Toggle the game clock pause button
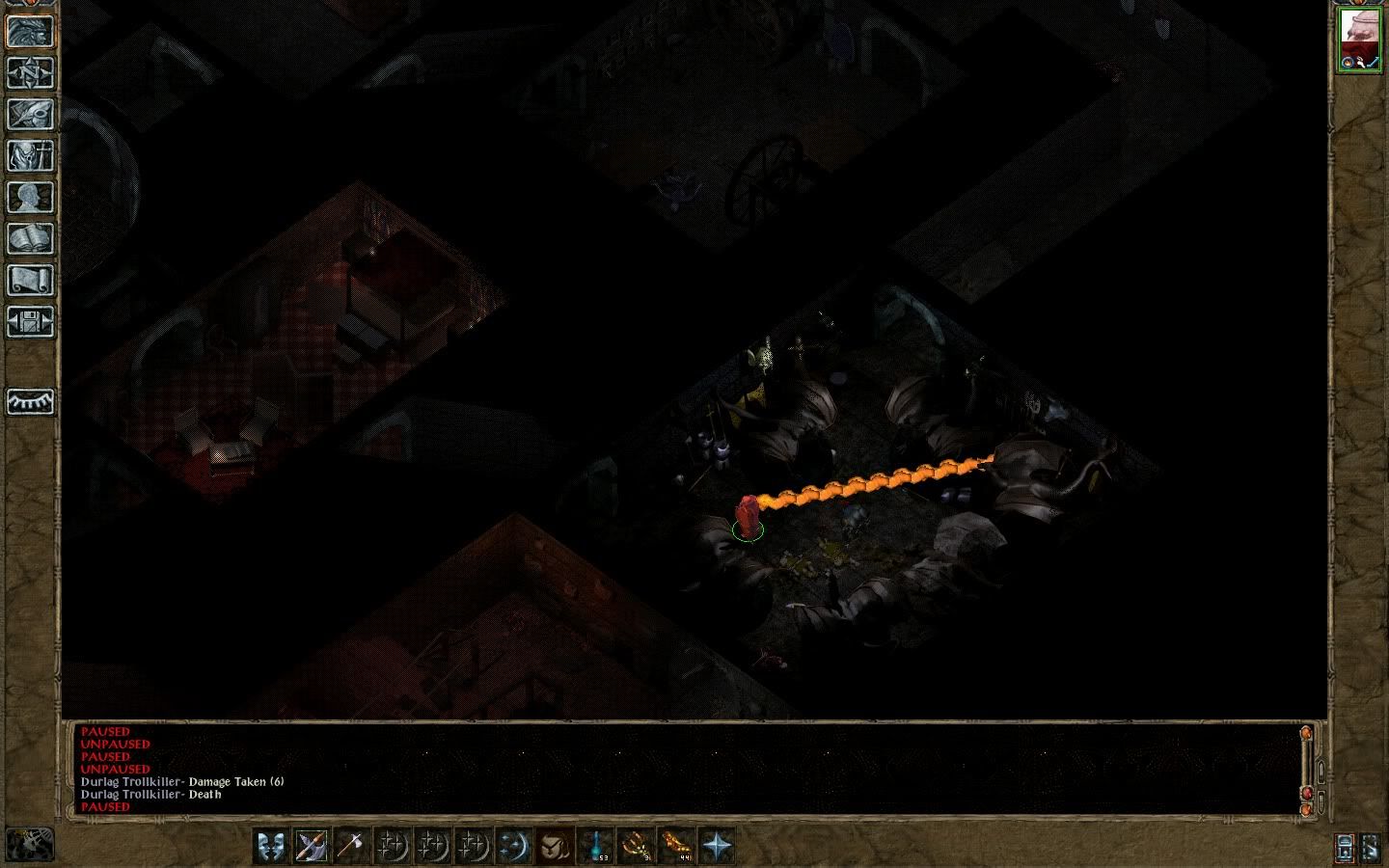1389x868 pixels. 30,845
